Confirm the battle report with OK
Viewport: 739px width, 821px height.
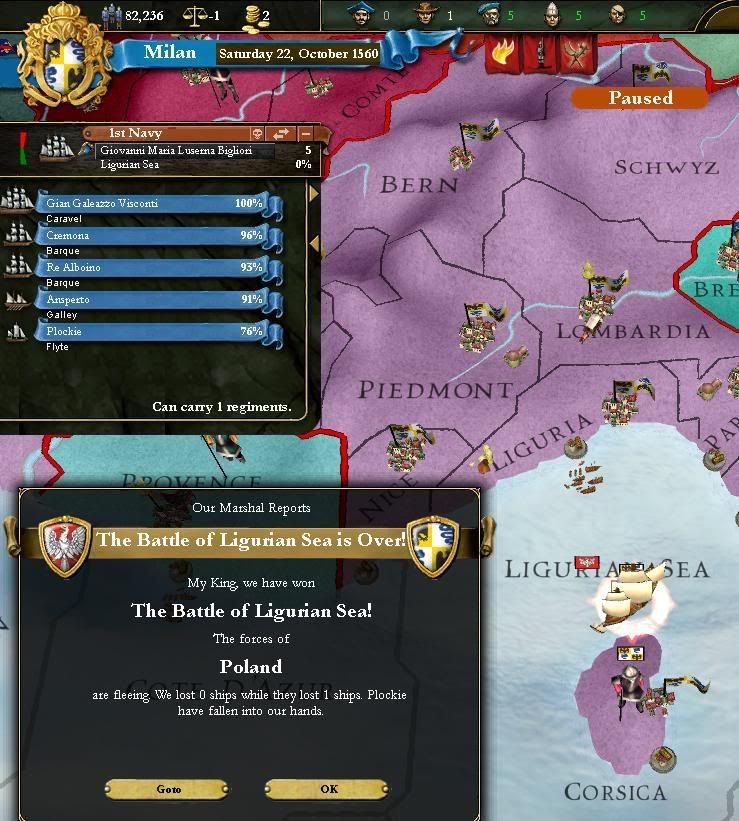point(326,789)
